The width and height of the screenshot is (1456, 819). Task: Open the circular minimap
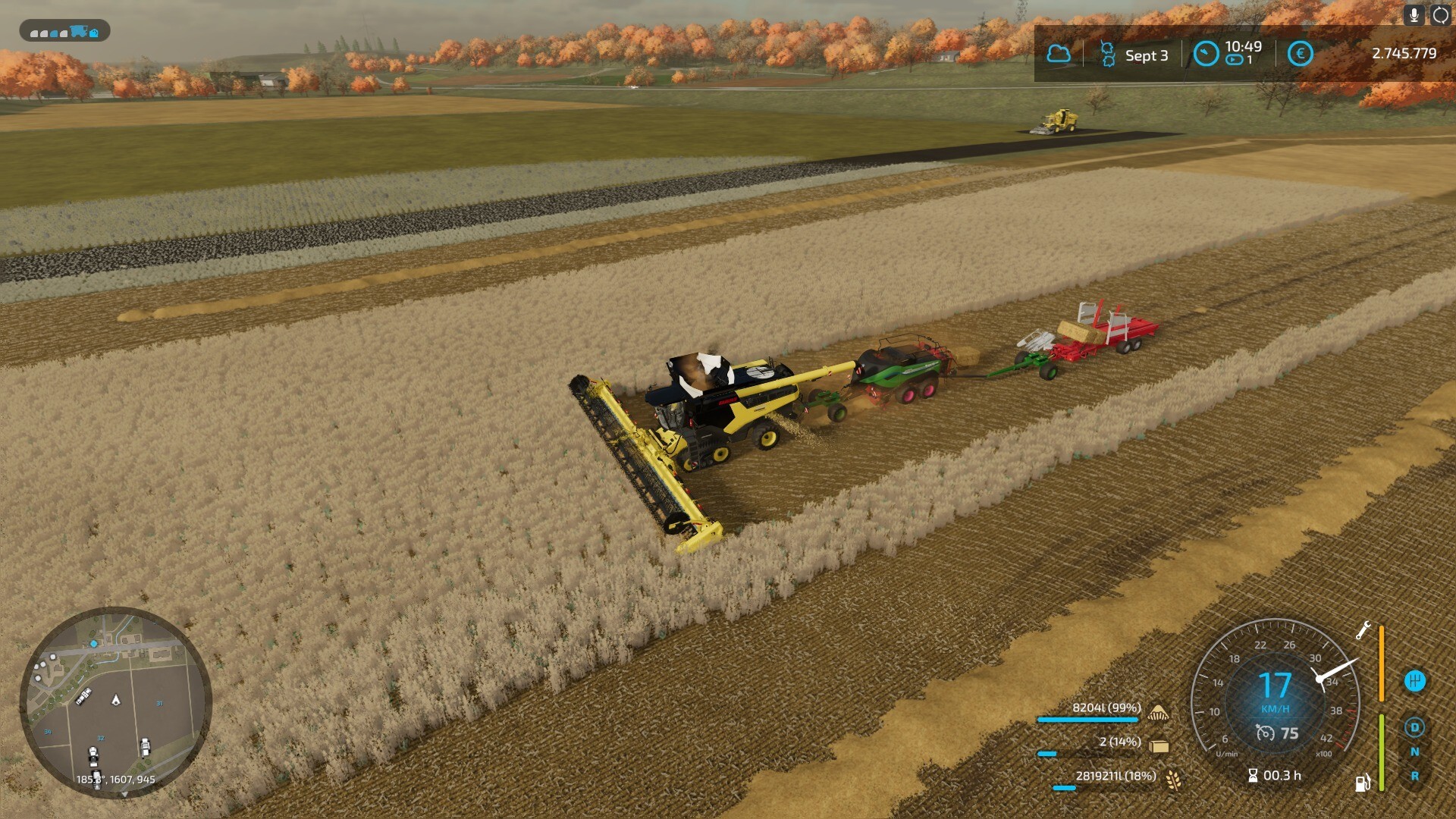tap(115, 702)
